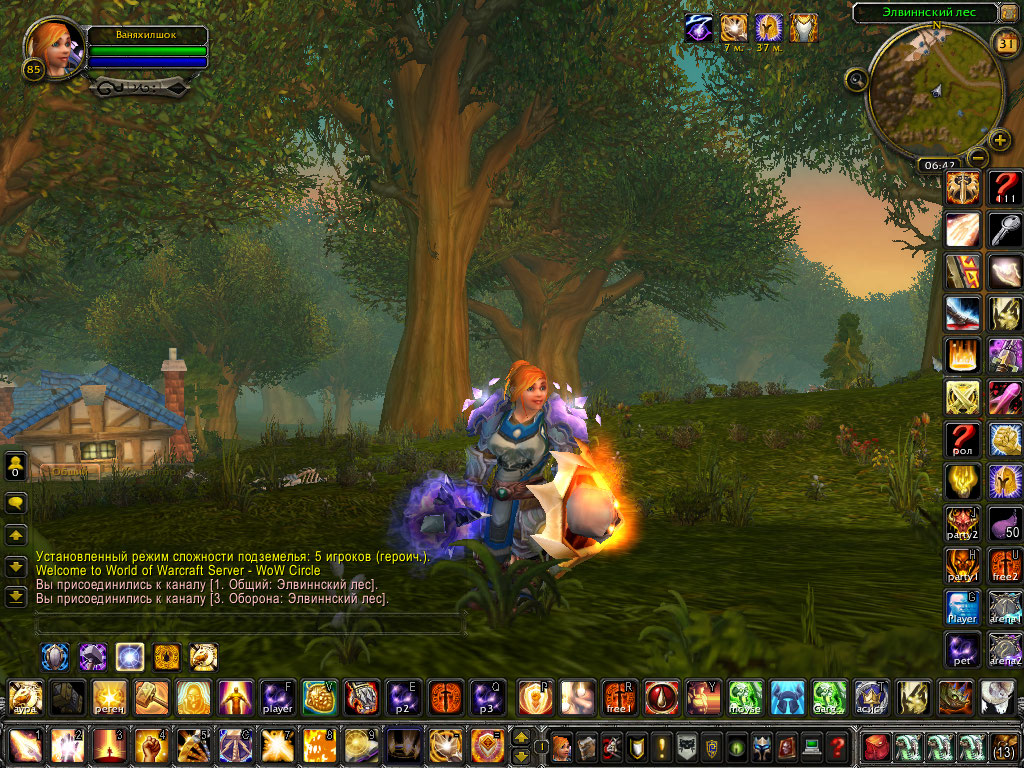
Task: Click the macro button labeled "party2"
Action: 962,523
